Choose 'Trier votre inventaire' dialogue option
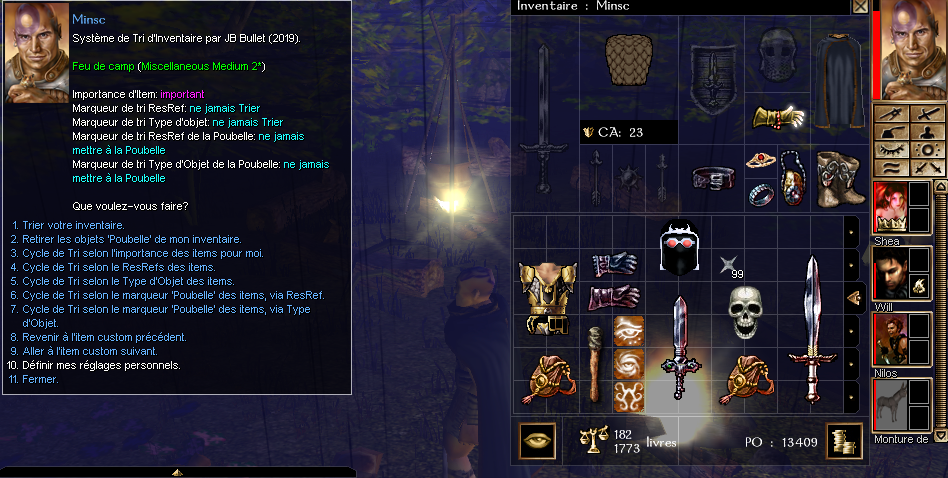Screen dimensions: 948x478 (x=69, y=225)
